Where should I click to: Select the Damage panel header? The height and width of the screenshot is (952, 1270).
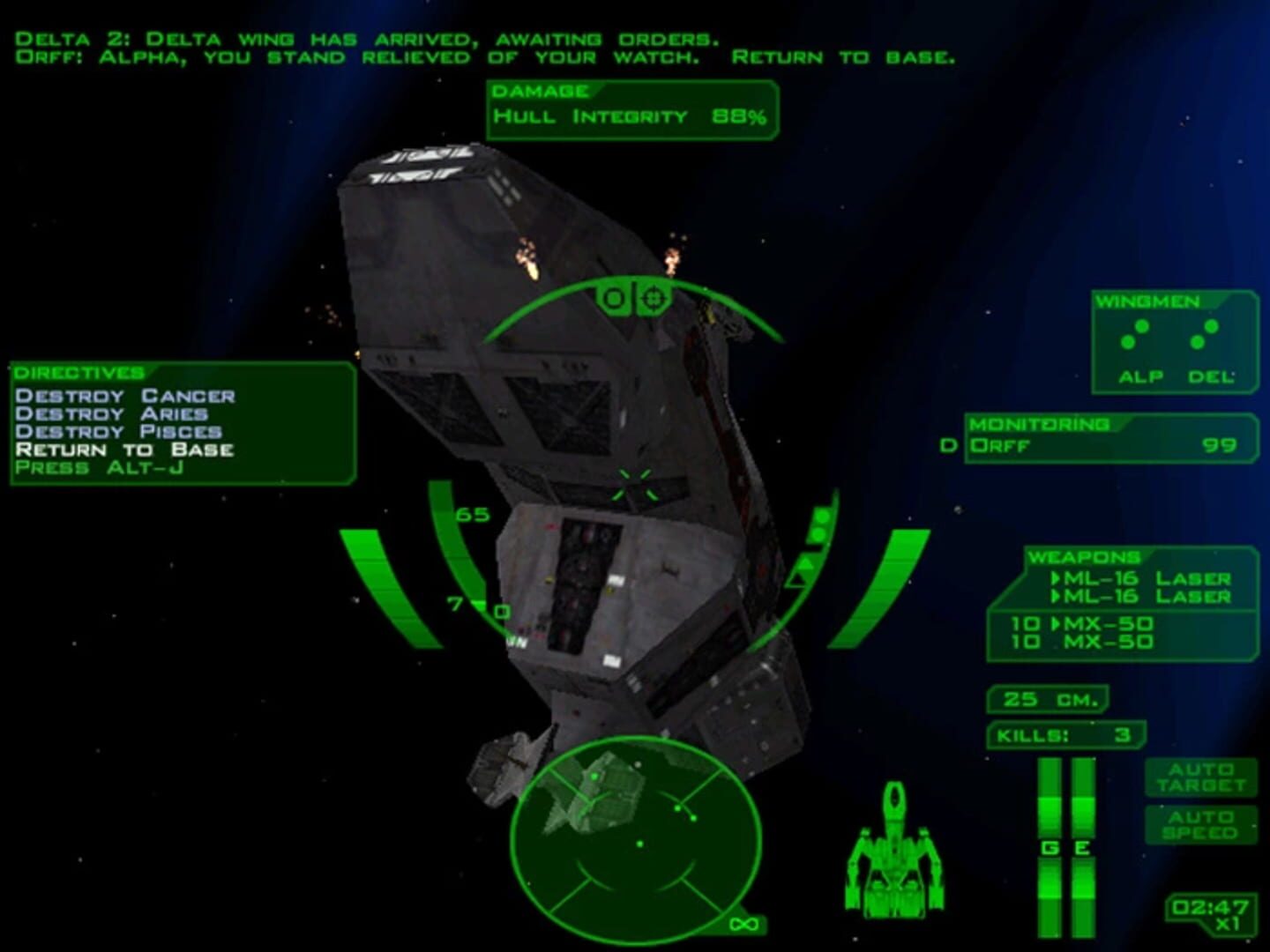(541, 88)
